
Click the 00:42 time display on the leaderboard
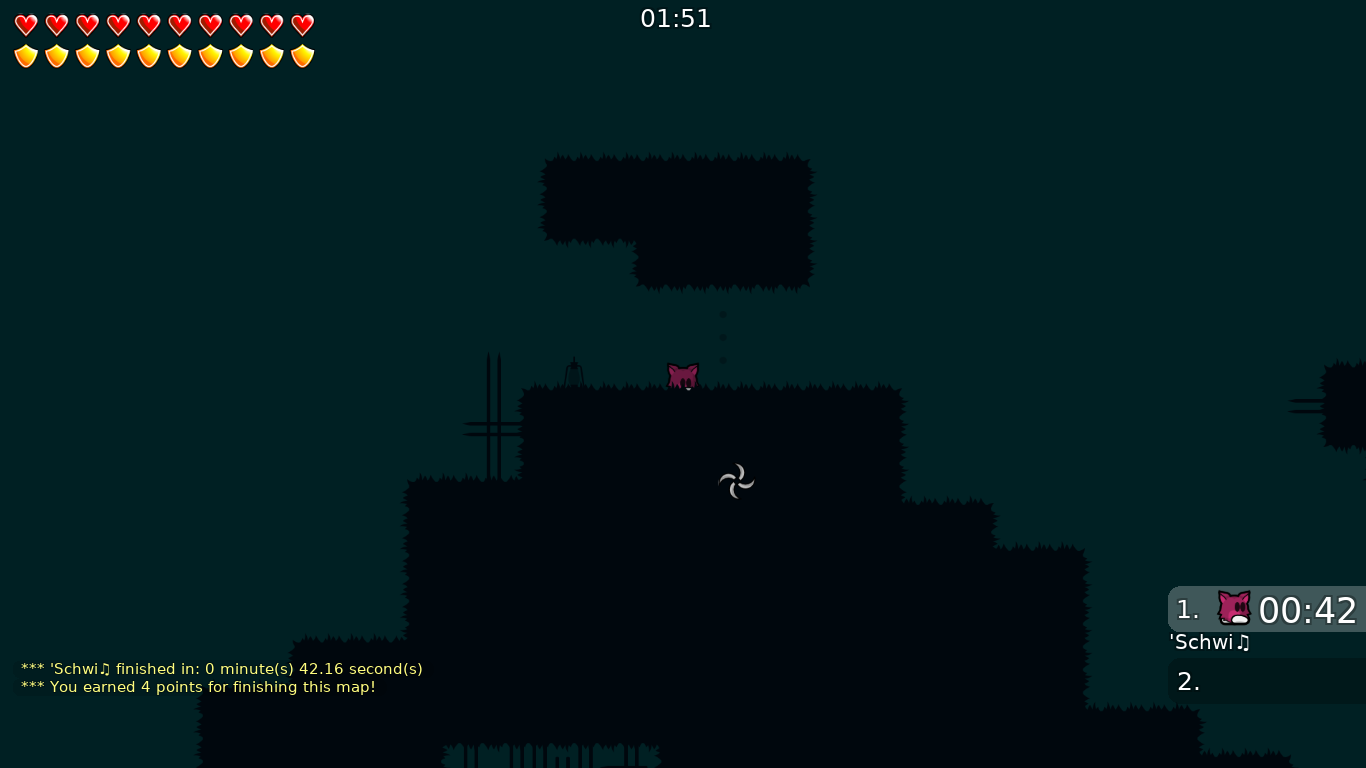coord(1308,610)
